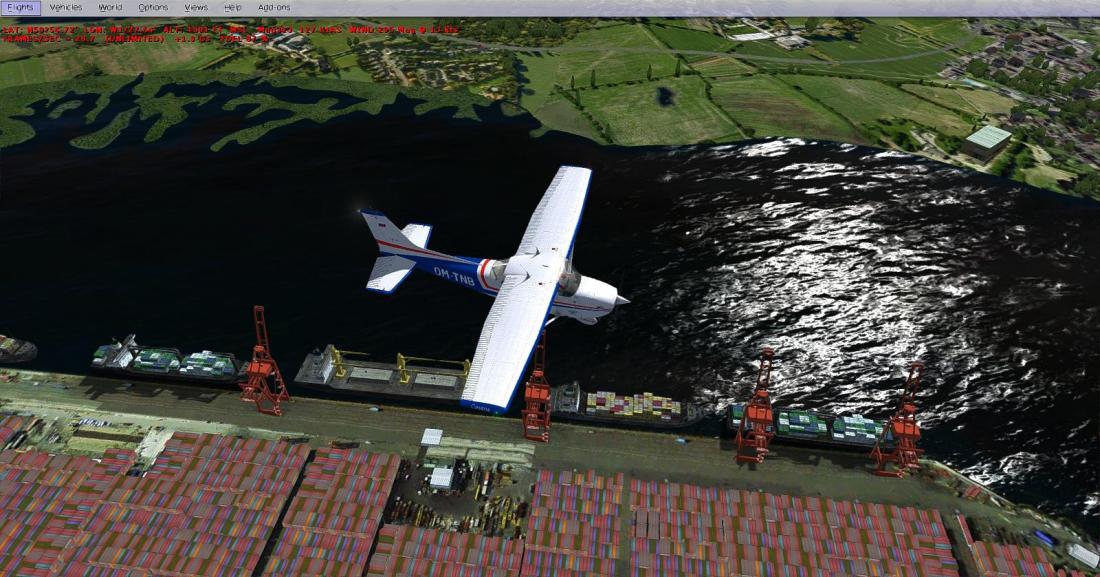Open the Views menu

pyautogui.click(x=196, y=8)
